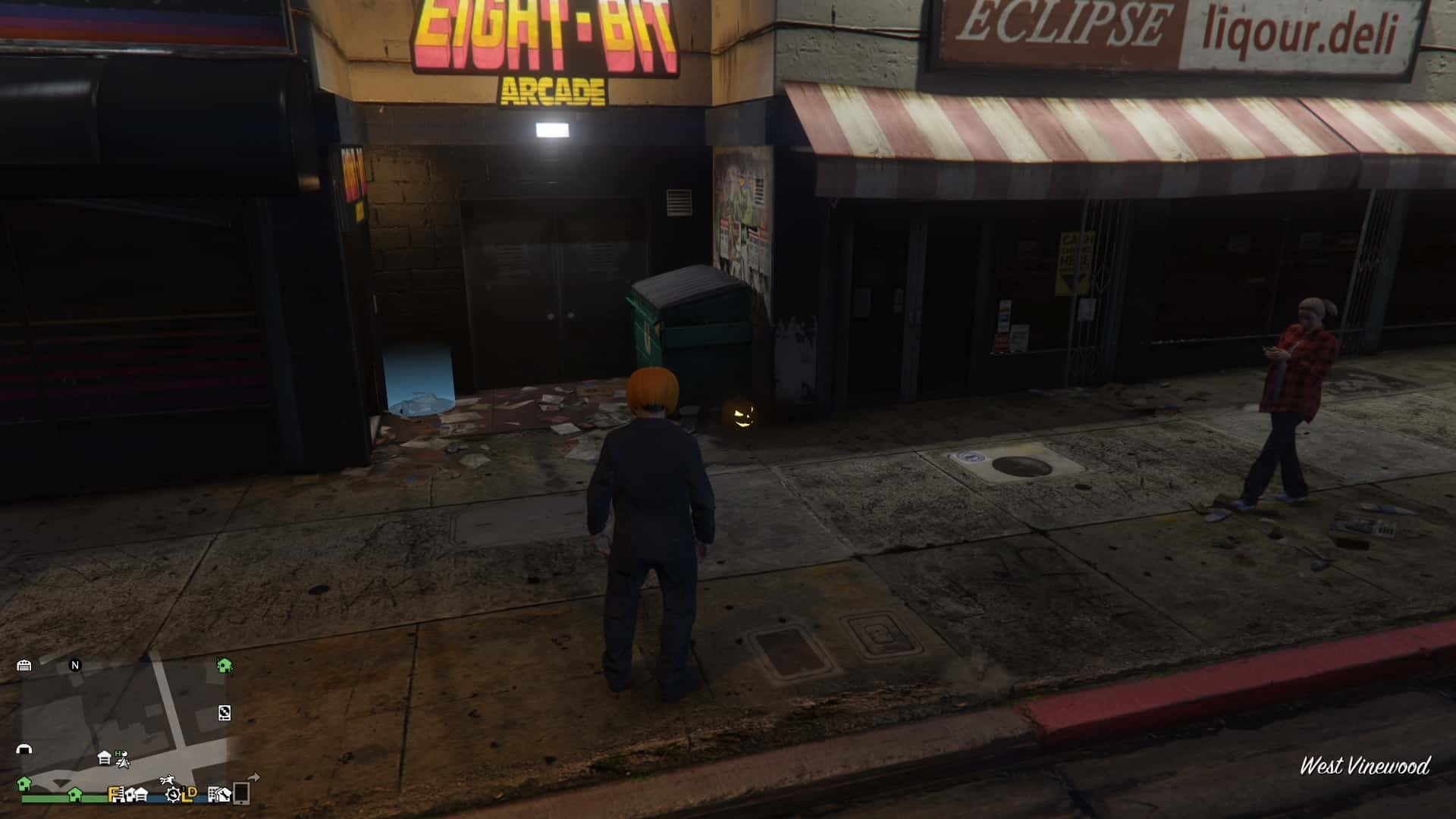Screen dimensions: 1456x819
Task: Click the arch-shaped hangar blip
Action: click(x=24, y=749)
